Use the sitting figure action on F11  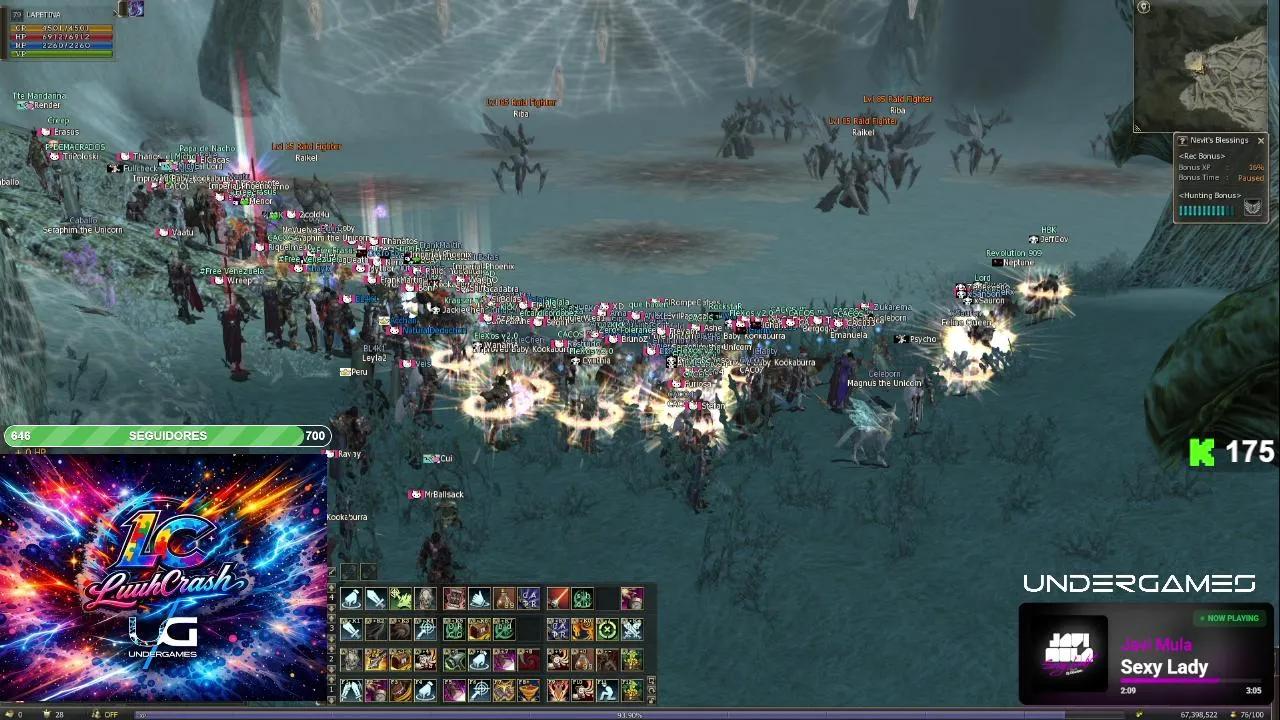(606, 690)
